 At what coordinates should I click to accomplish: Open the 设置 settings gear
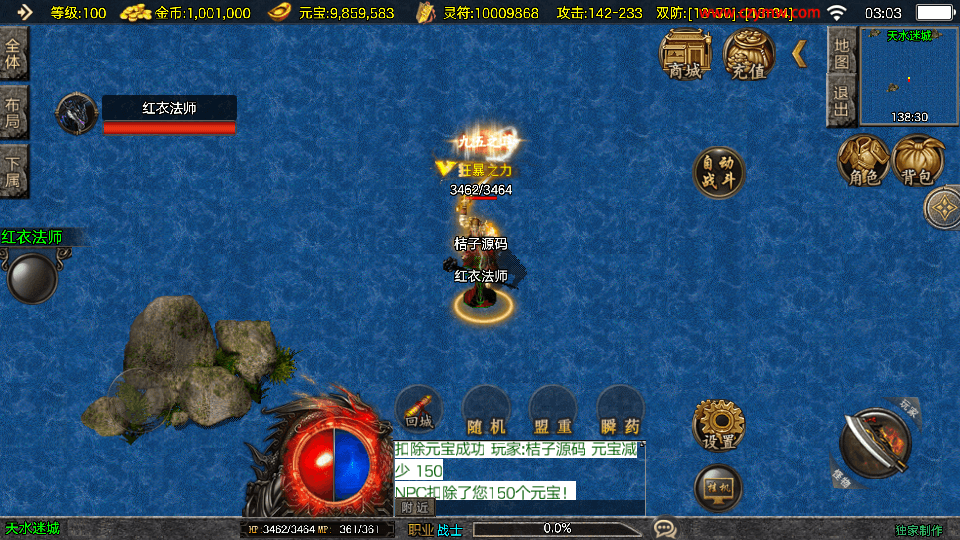(x=718, y=425)
